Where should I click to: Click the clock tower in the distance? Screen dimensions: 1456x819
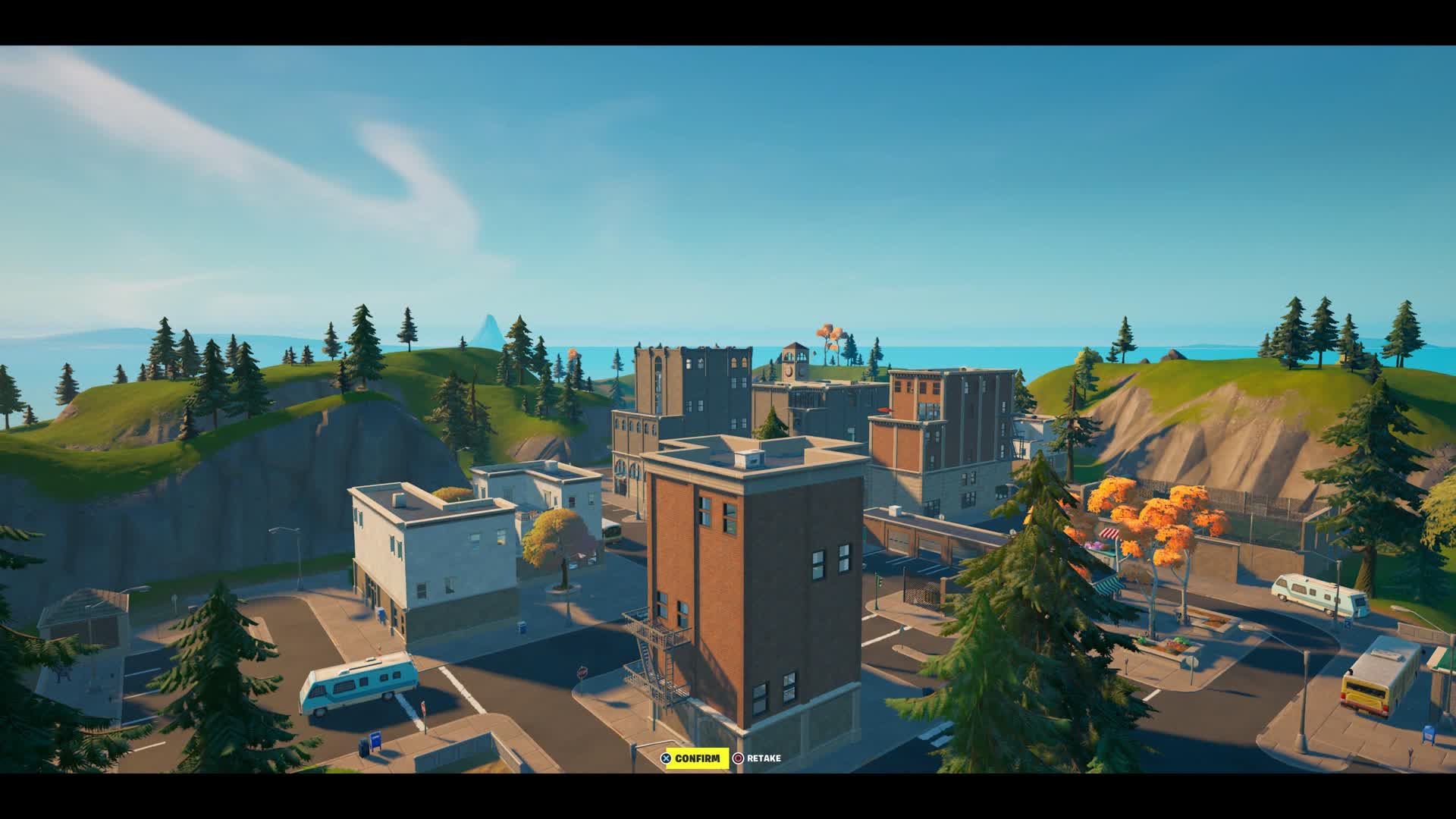(x=794, y=364)
